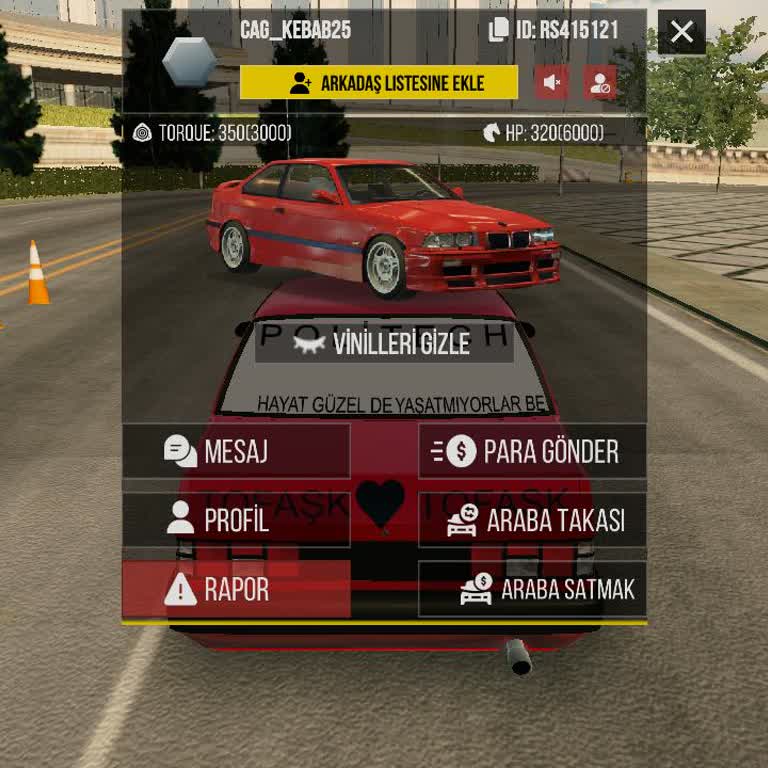View the player's Profil
Viewport: 768px width, 768px height.
coord(236,520)
